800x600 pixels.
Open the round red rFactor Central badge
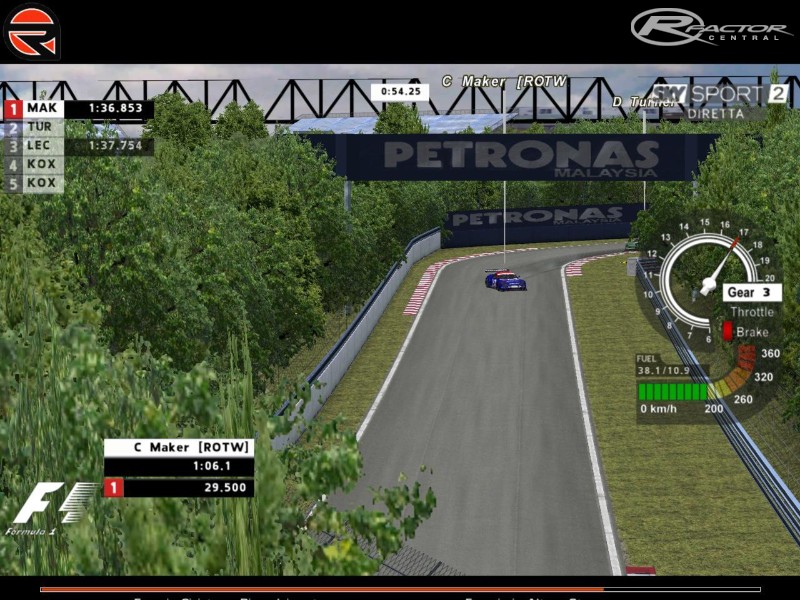coord(33,32)
